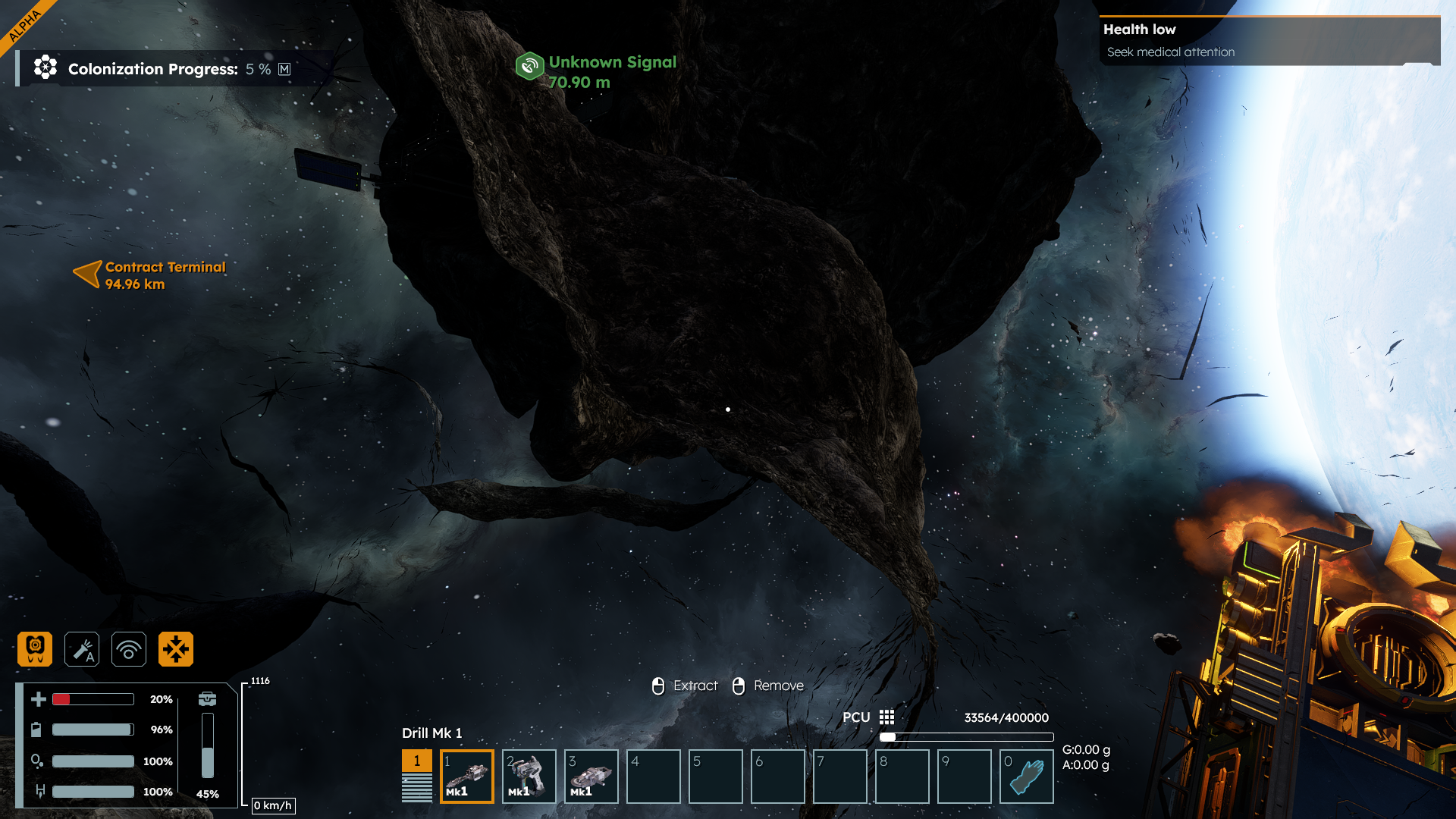The width and height of the screenshot is (1456, 819).
Task: Toggle the inertia dampeners icon
Action: coord(176,649)
